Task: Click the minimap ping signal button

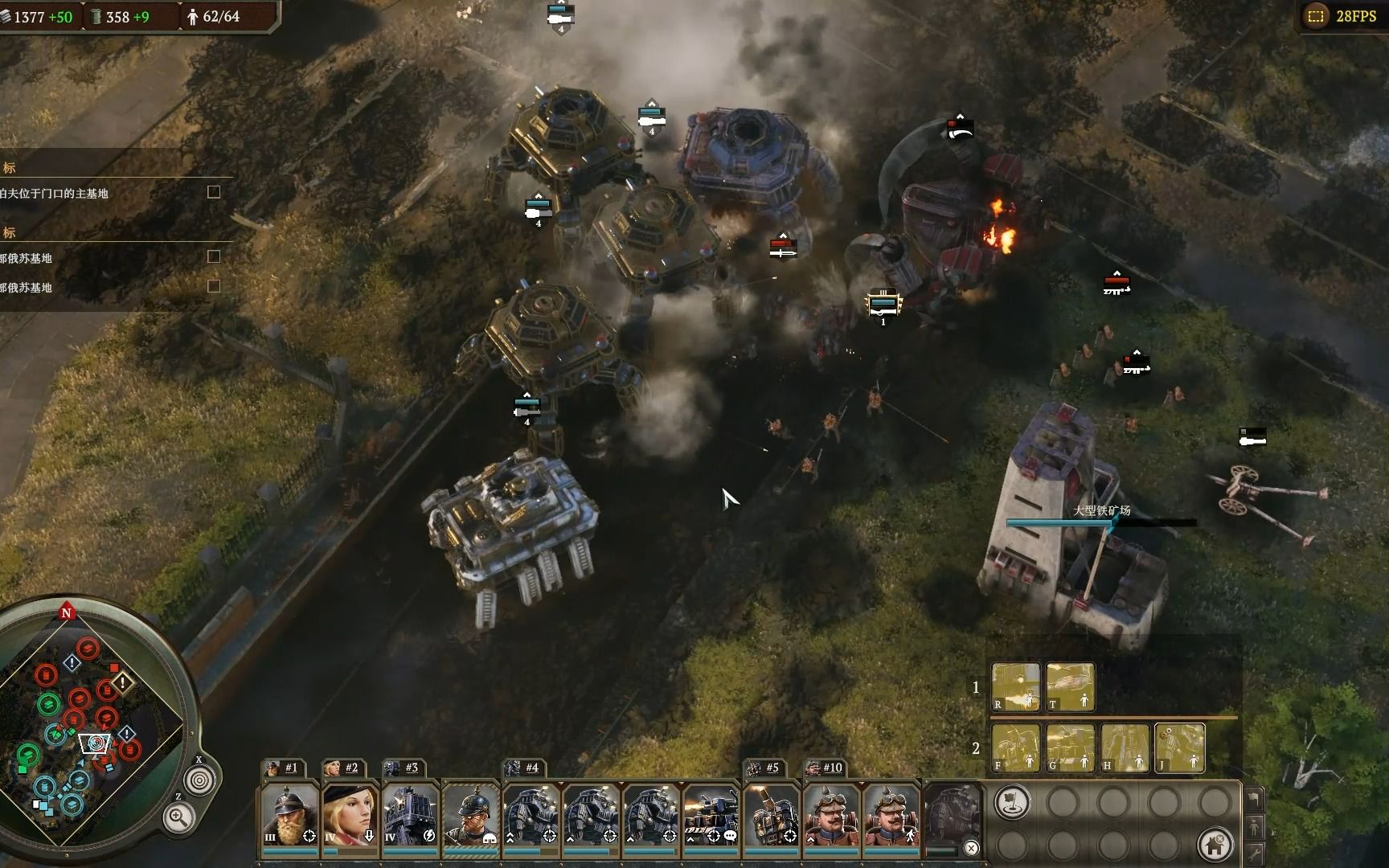Action: (x=199, y=780)
